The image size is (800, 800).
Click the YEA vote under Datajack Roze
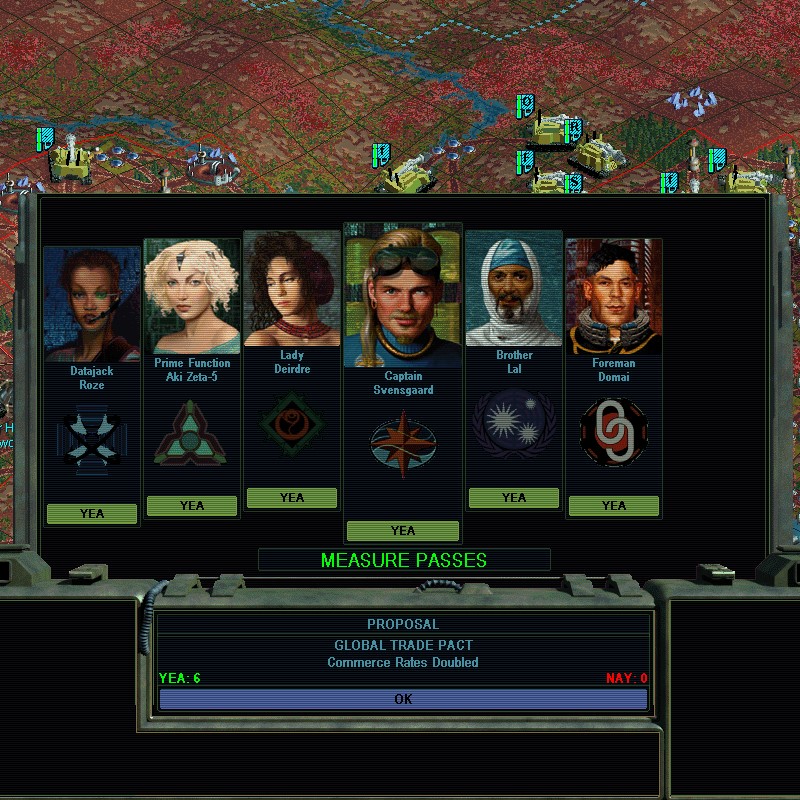92,513
